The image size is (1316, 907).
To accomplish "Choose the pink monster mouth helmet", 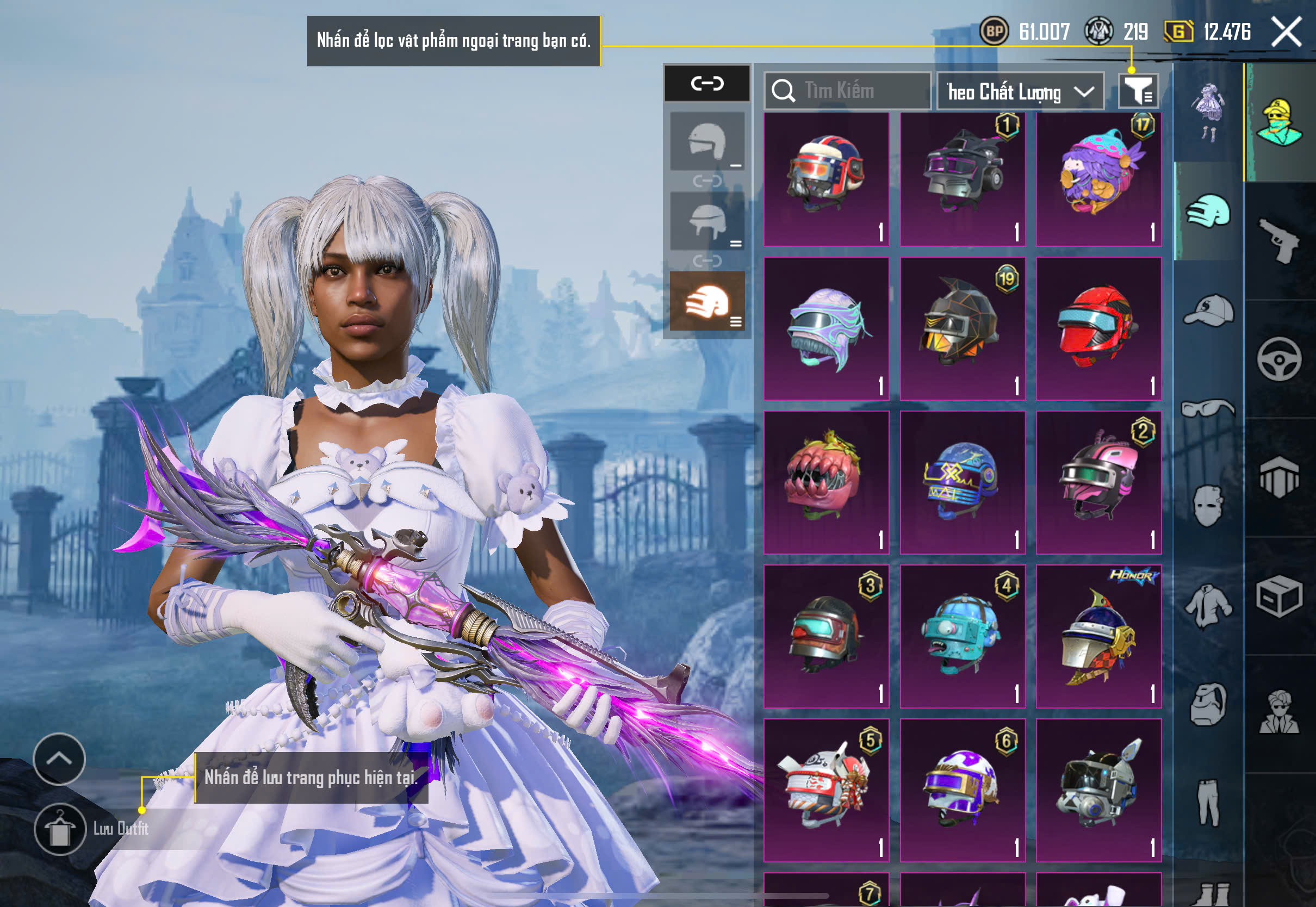I will point(826,482).
